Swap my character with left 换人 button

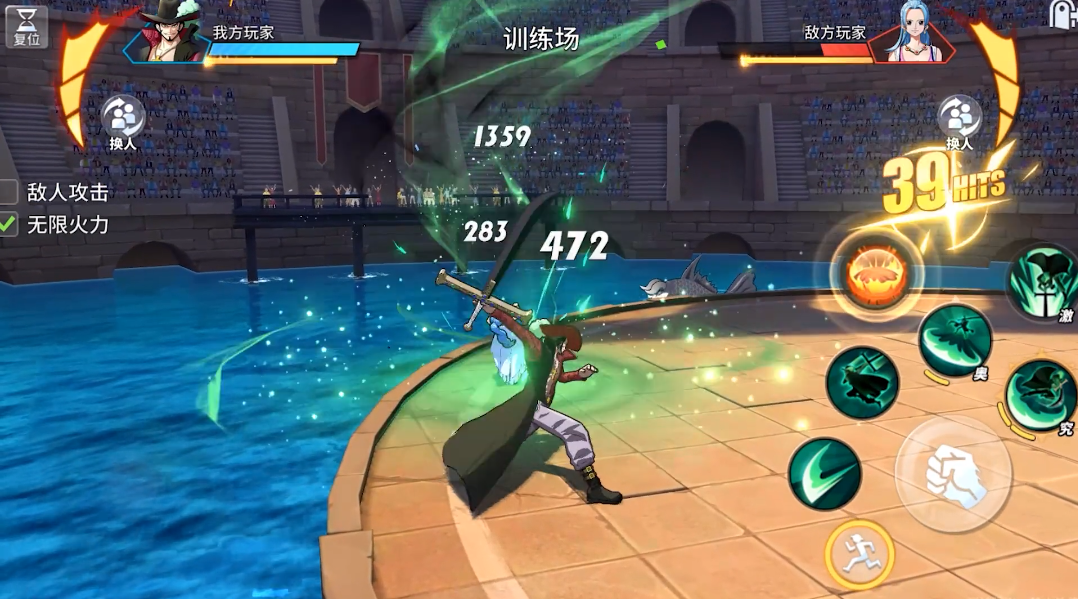[123, 120]
